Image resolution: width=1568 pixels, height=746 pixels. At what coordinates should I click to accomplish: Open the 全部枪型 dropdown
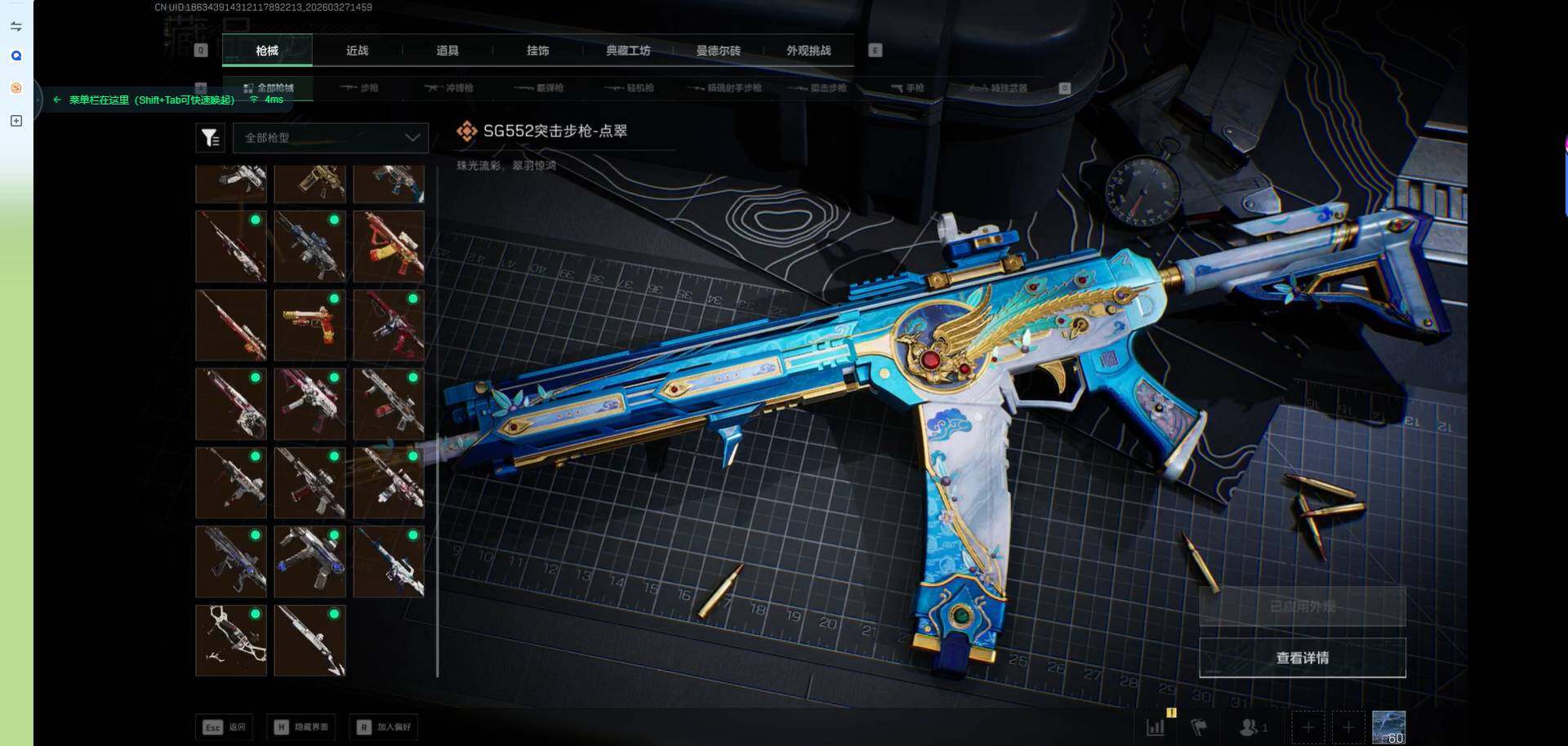(x=331, y=138)
